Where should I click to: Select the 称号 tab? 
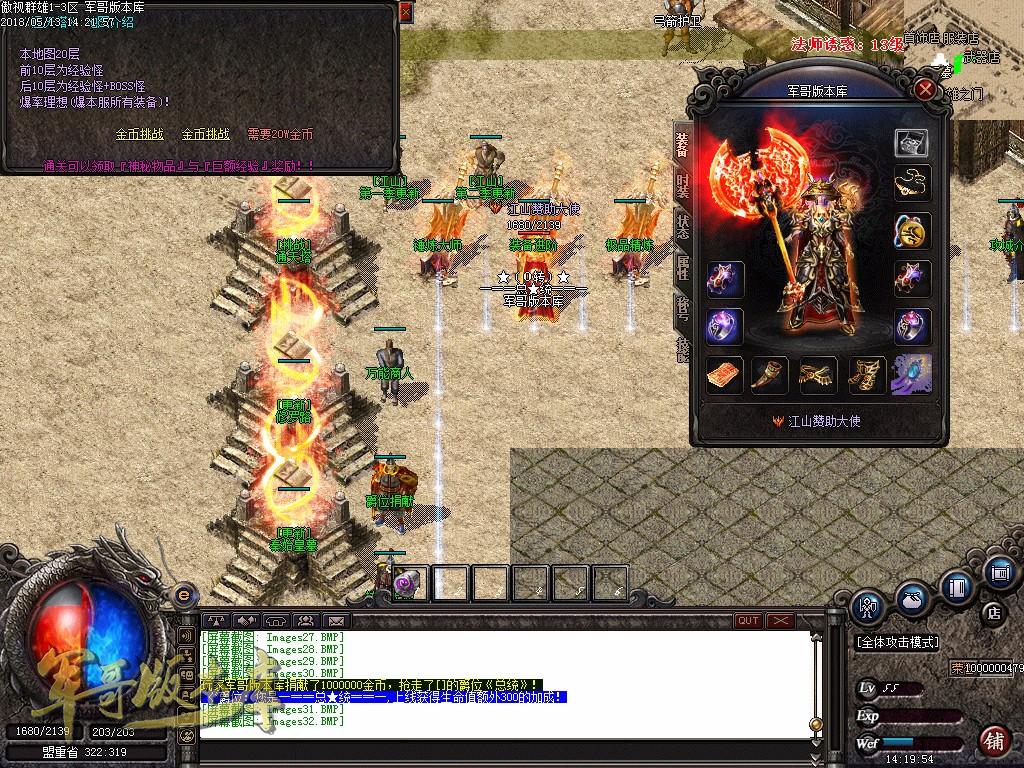tap(683, 308)
